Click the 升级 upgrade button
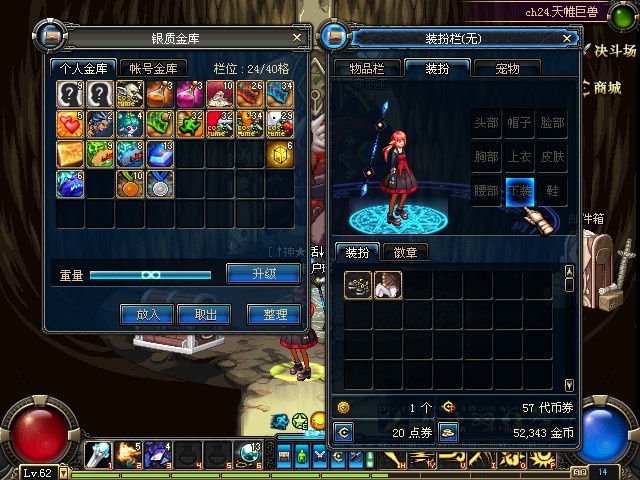Viewport: 640px width, 480px height. coord(263,274)
